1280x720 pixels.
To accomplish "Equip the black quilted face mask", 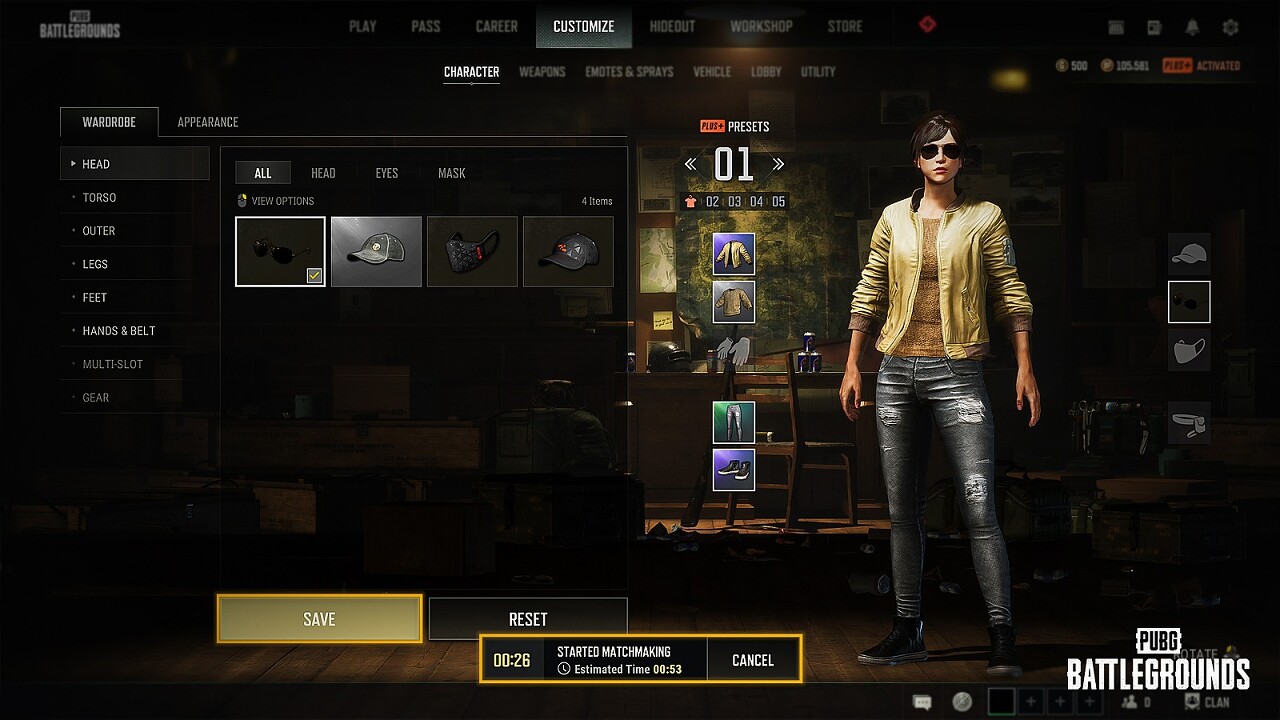I will tap(472, 251).
